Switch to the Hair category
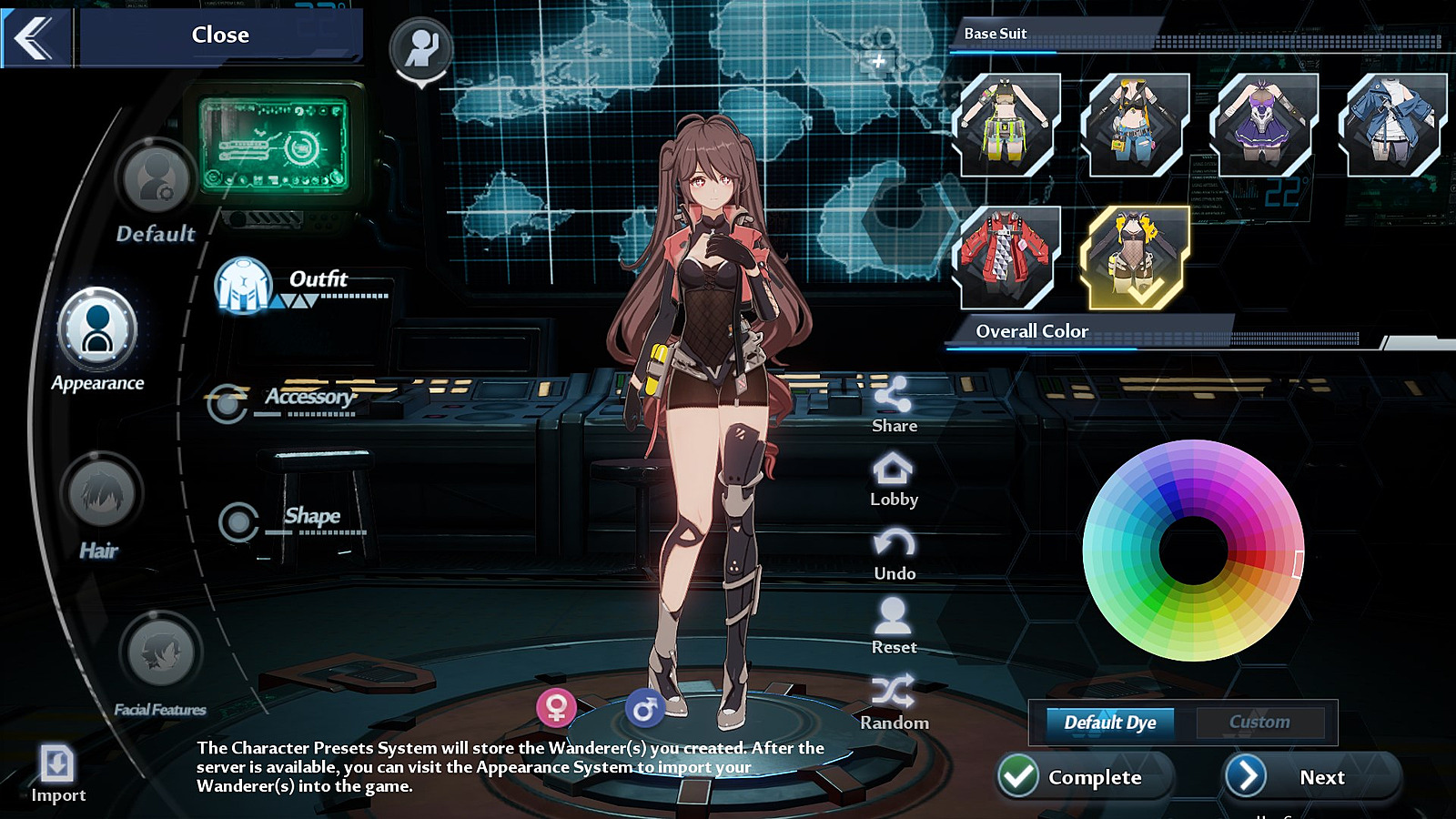Viewport: 1456px width, 819px height. (101, 494)
